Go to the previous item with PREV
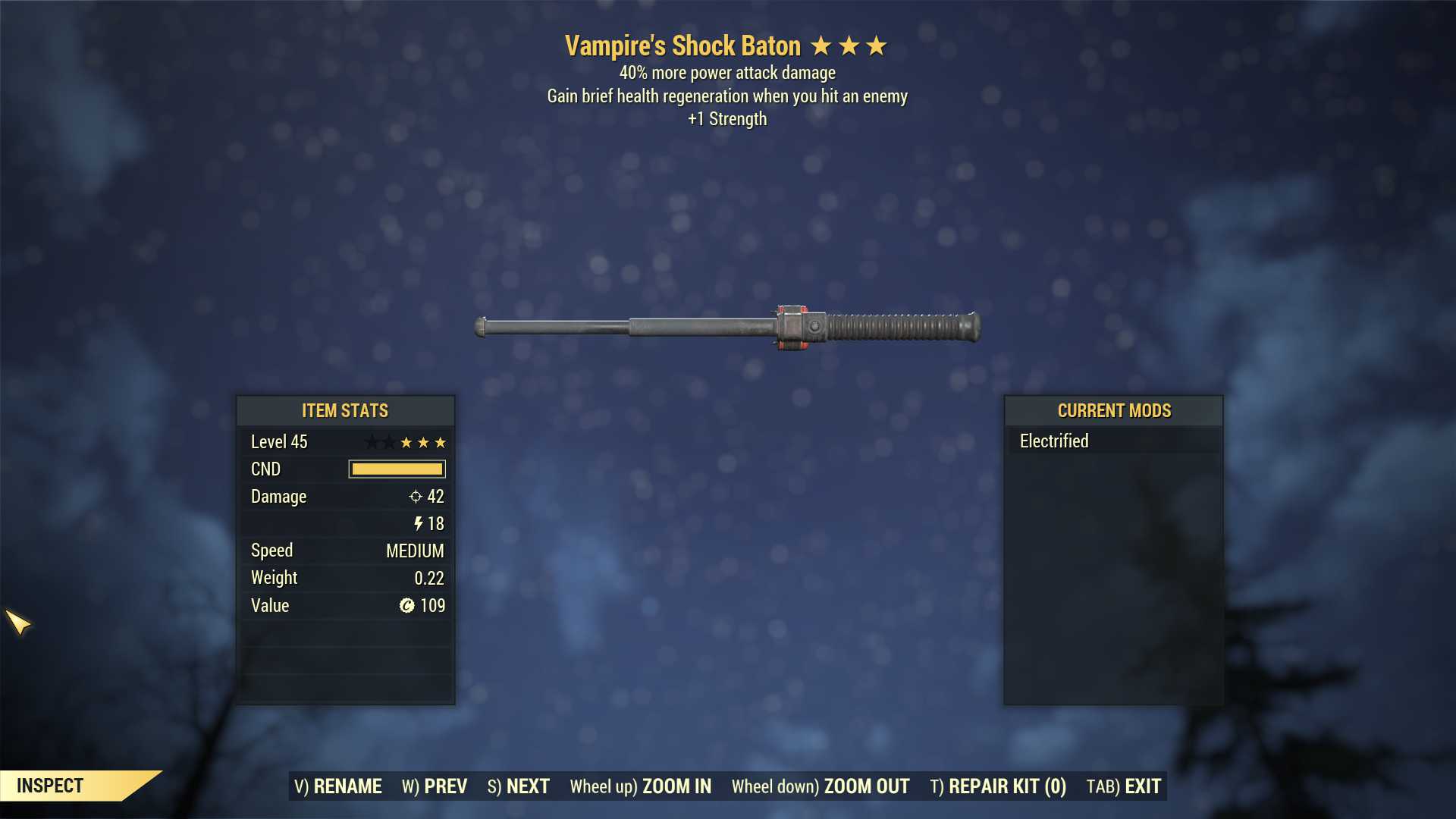This screenshot has height=819, width=1456. point(435,786)
